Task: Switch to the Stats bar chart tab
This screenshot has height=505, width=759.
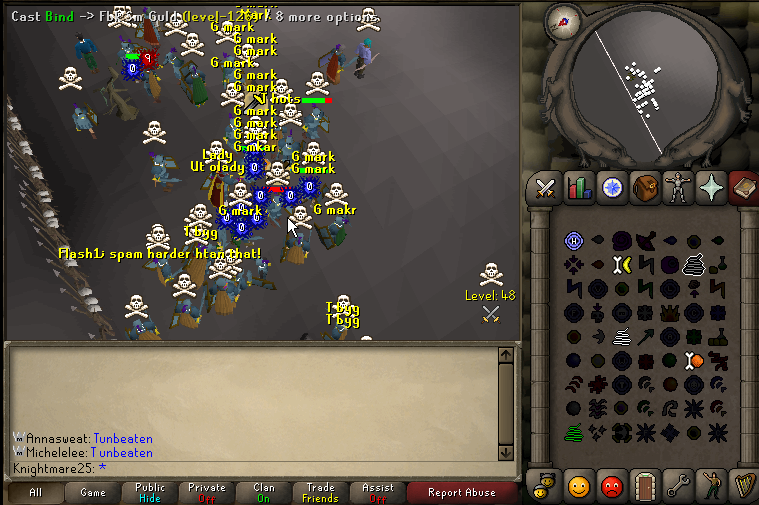Action: [x=579, y=187]
